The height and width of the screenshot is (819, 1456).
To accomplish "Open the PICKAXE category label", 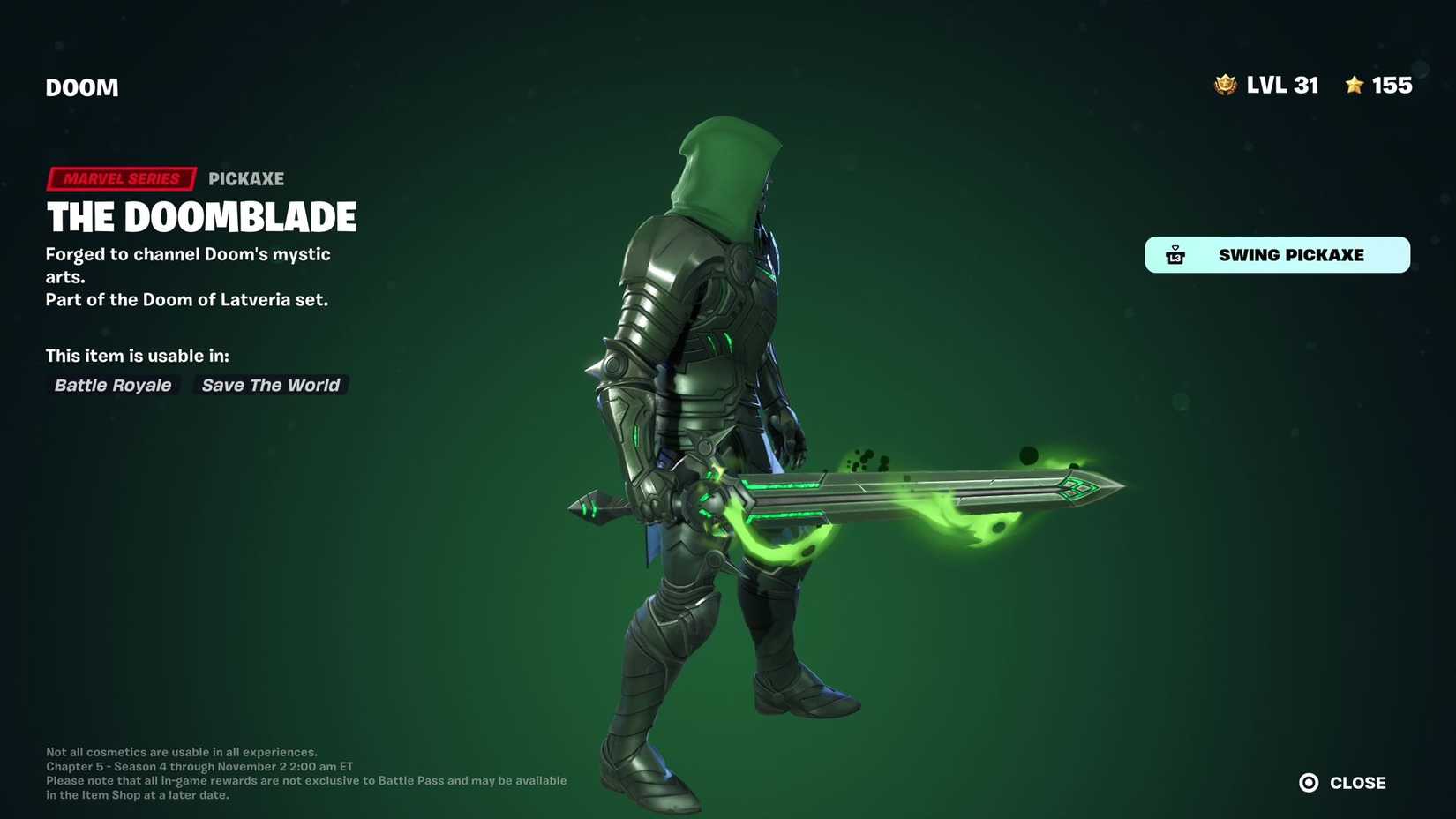I will pos(246,178).
